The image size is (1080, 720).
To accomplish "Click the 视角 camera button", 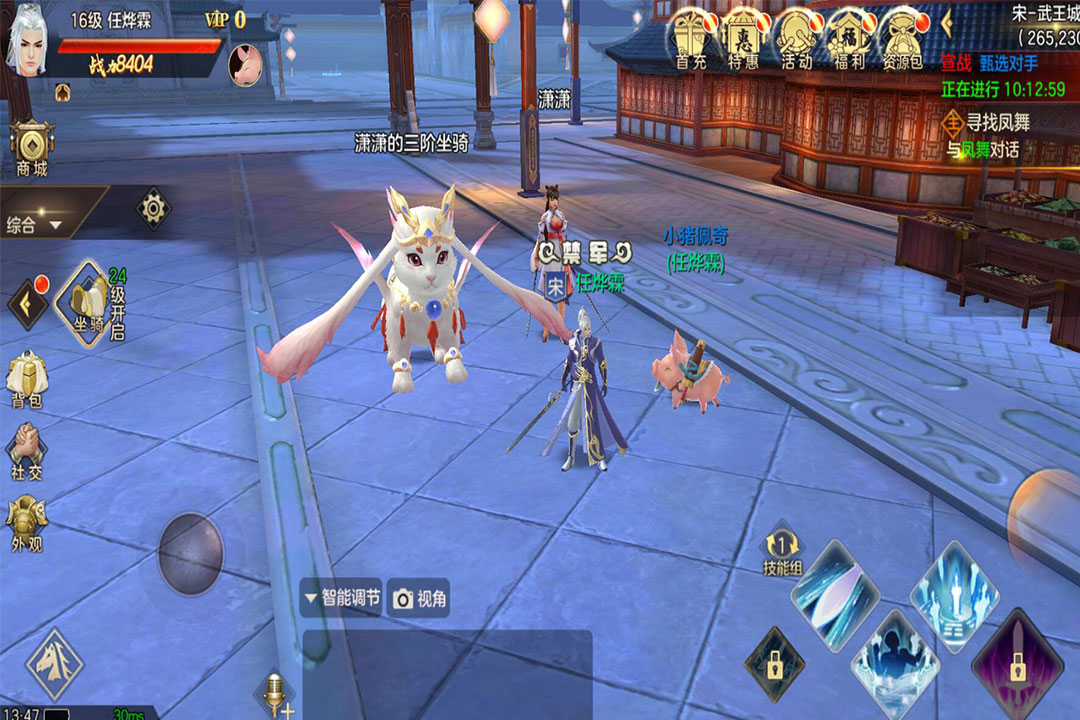I will pos(420,598).
